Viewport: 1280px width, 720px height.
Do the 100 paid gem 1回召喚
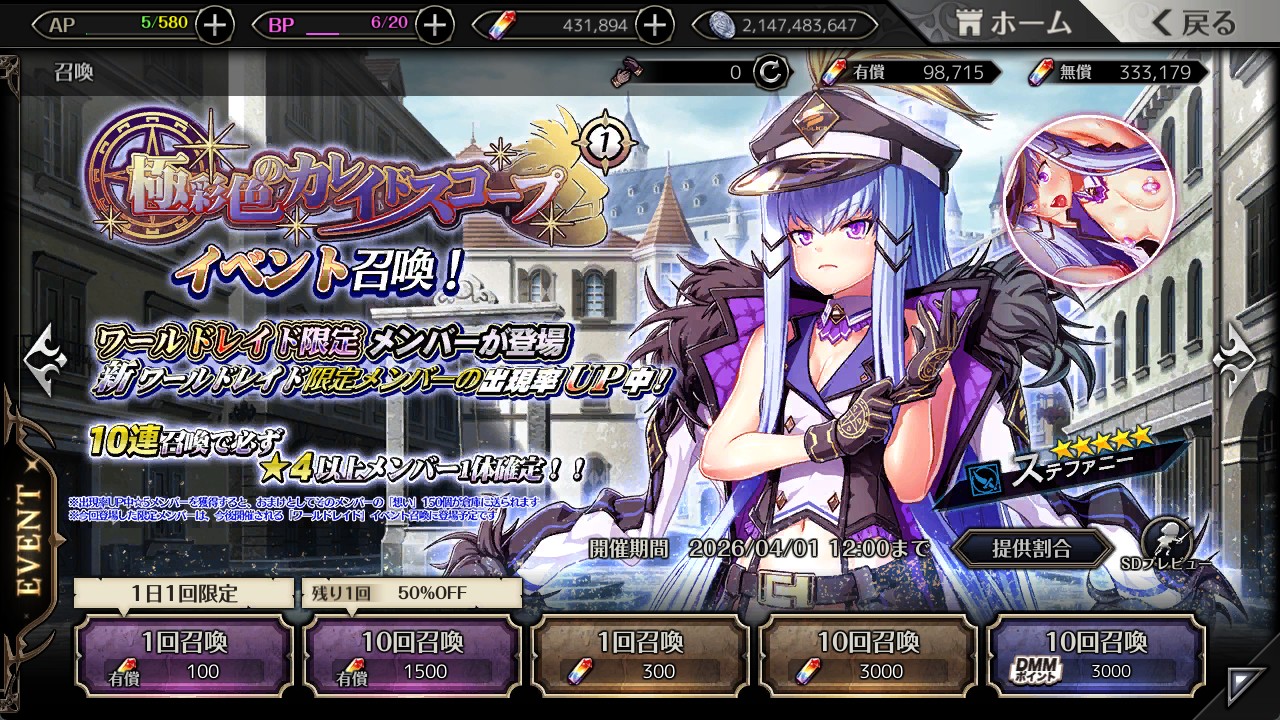point(184,655)
